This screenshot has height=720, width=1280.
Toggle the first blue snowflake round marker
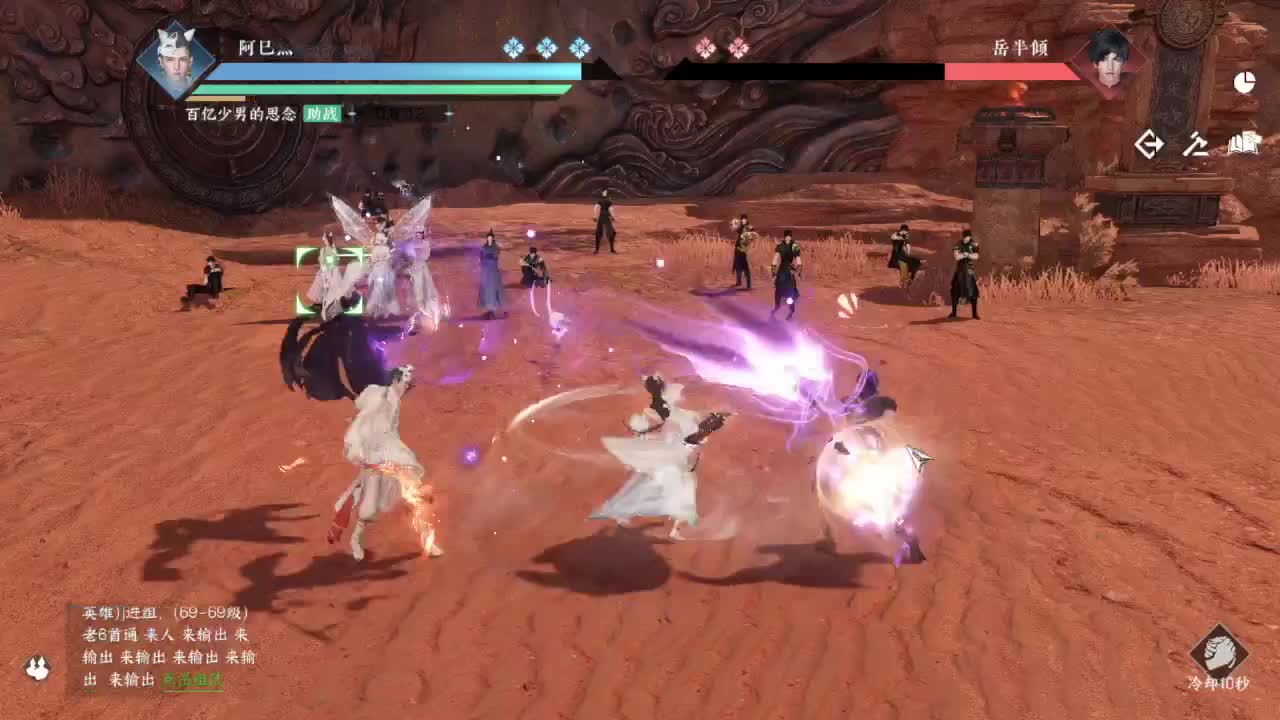tap(511, 48)
